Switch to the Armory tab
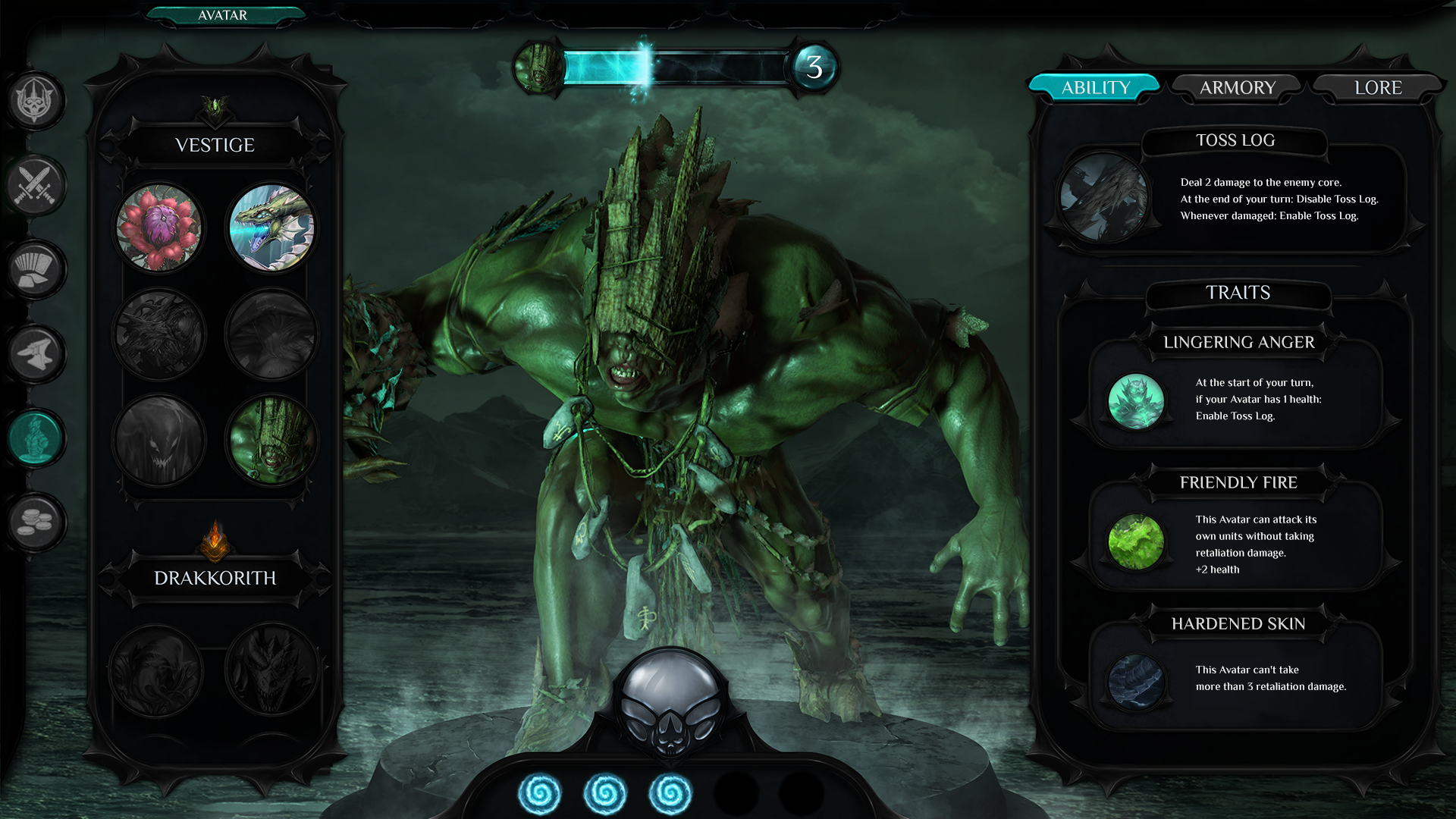Screen dimensions: 1456x819 click(1237, 88)
